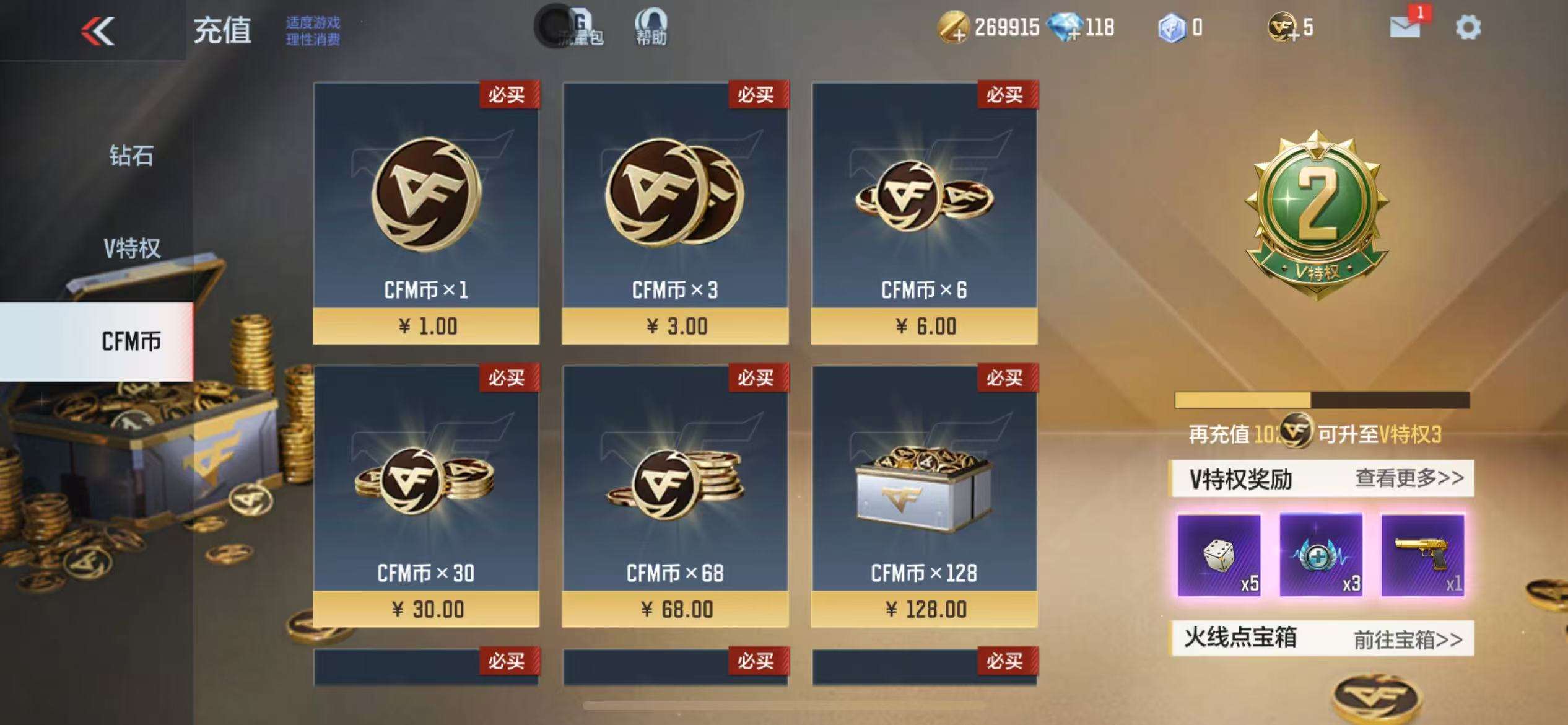Open the 帮助 help icon
This screenshot has width=1568, height=725.
(651, 27)
